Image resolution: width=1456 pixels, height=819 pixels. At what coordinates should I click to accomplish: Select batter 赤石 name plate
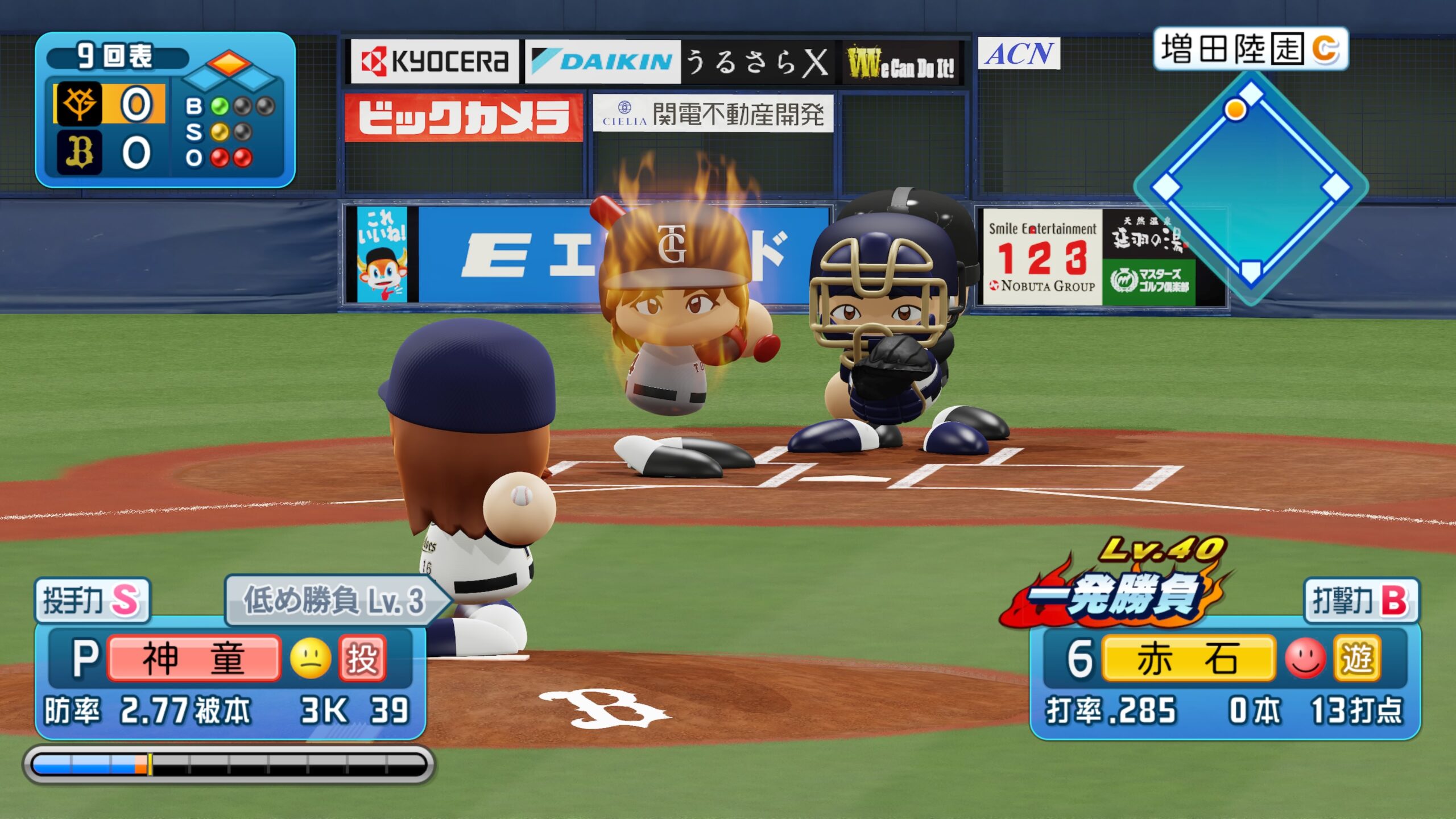[1188, 659]
